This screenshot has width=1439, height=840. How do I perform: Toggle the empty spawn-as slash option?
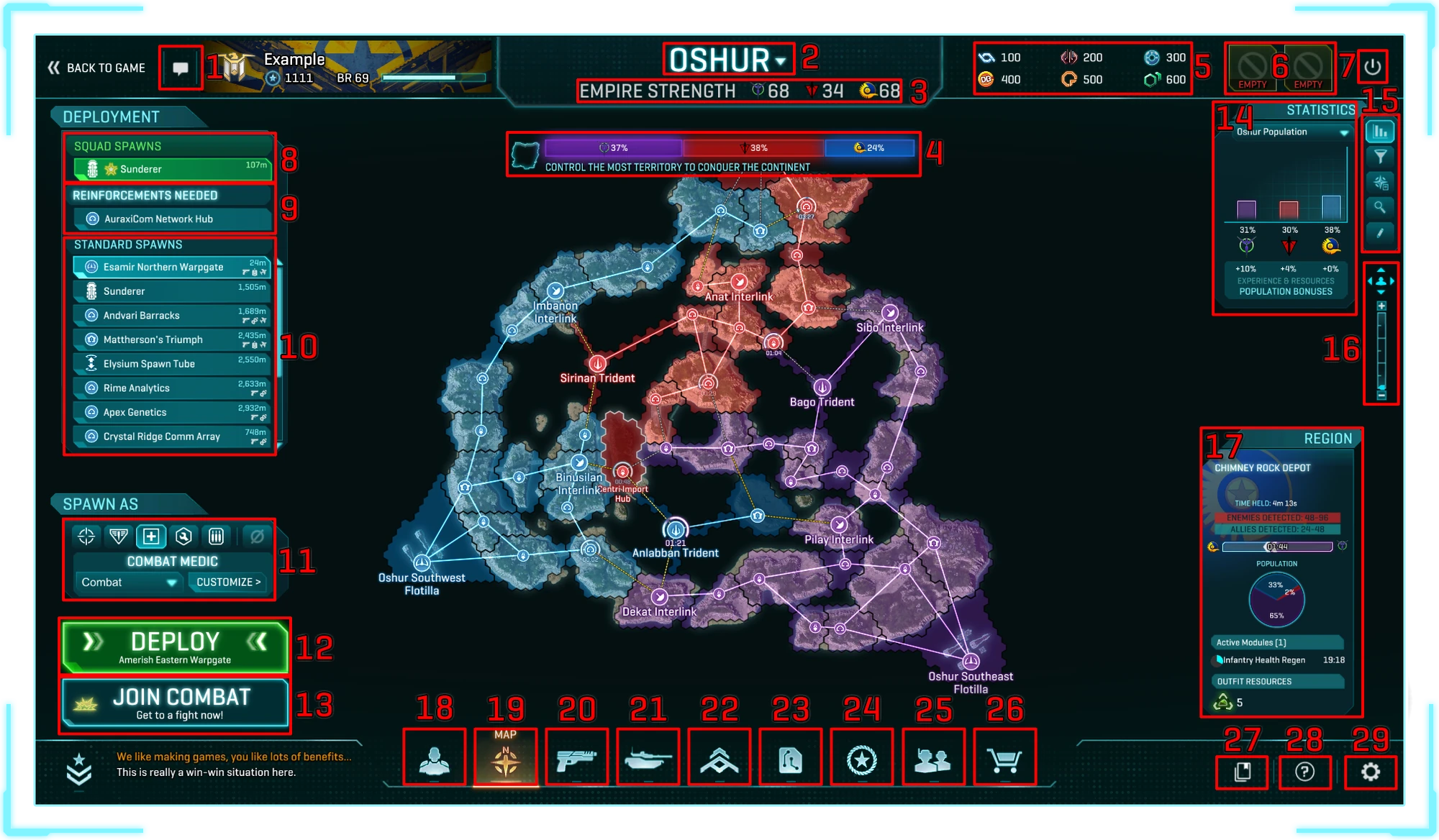tap(258, 536)
